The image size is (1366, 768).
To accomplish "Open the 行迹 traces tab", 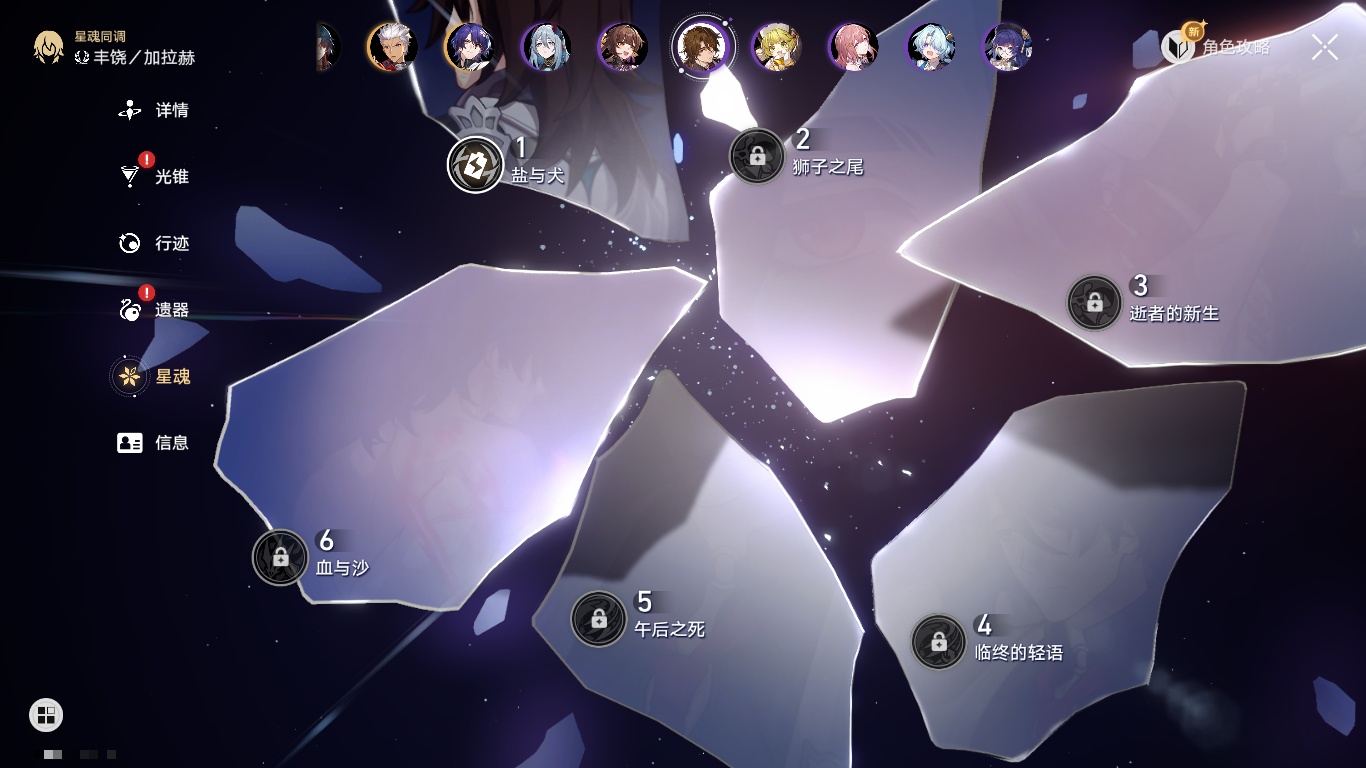I will pyautogui.click(x=155, y=243).
